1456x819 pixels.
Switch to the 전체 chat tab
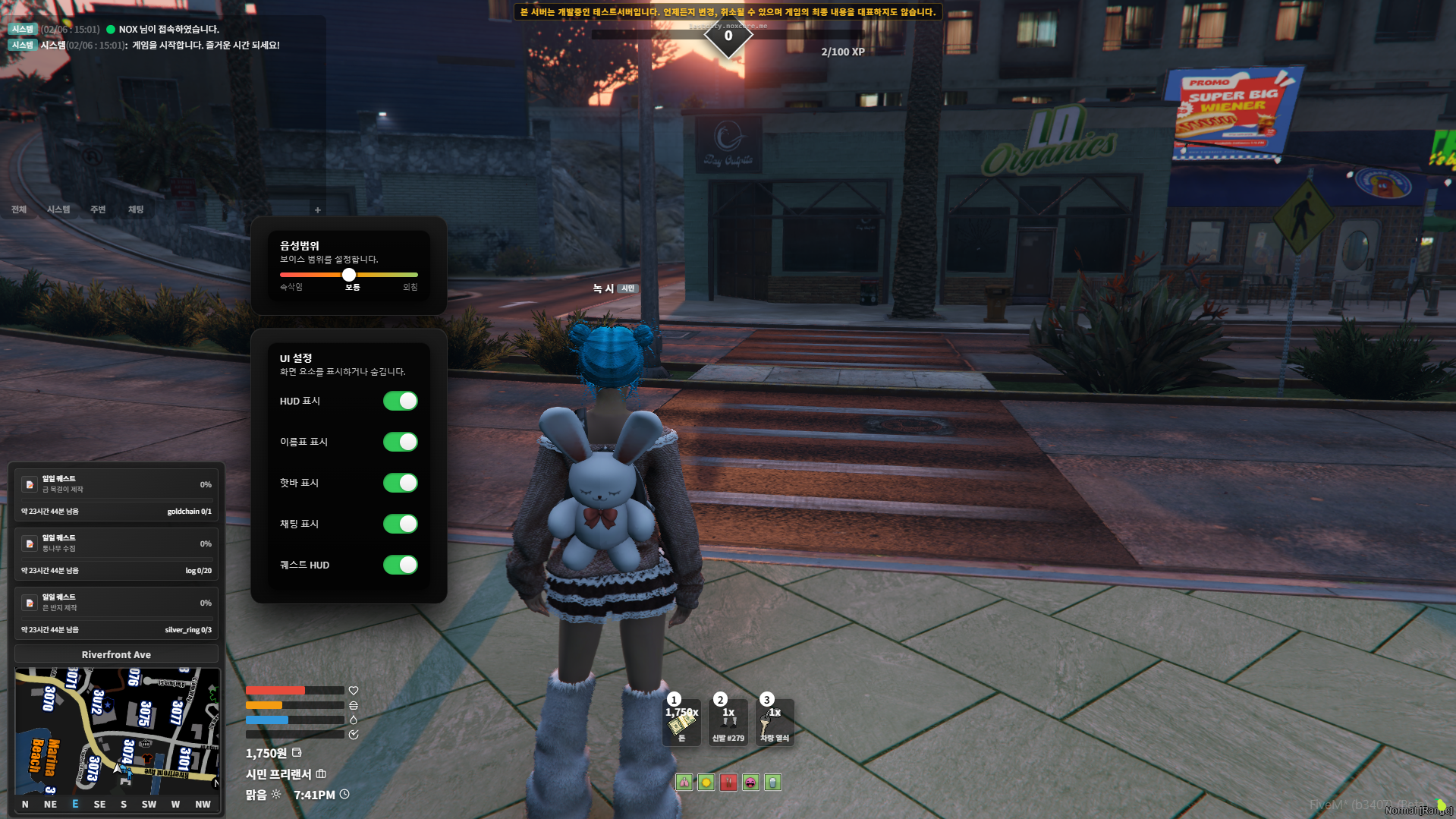(x=19, y=209)
